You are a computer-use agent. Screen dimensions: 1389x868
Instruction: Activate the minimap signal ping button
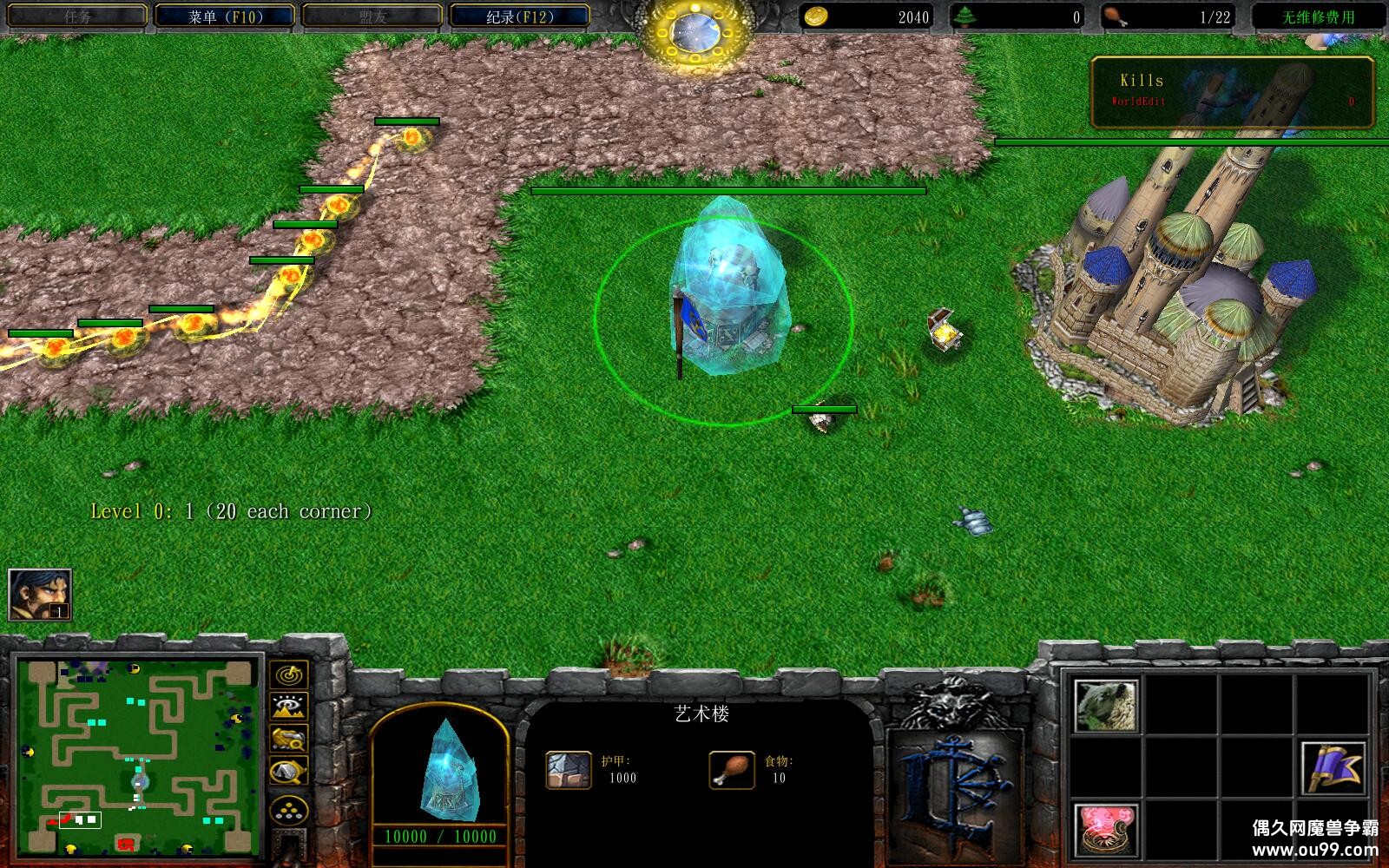coord(289,674)
